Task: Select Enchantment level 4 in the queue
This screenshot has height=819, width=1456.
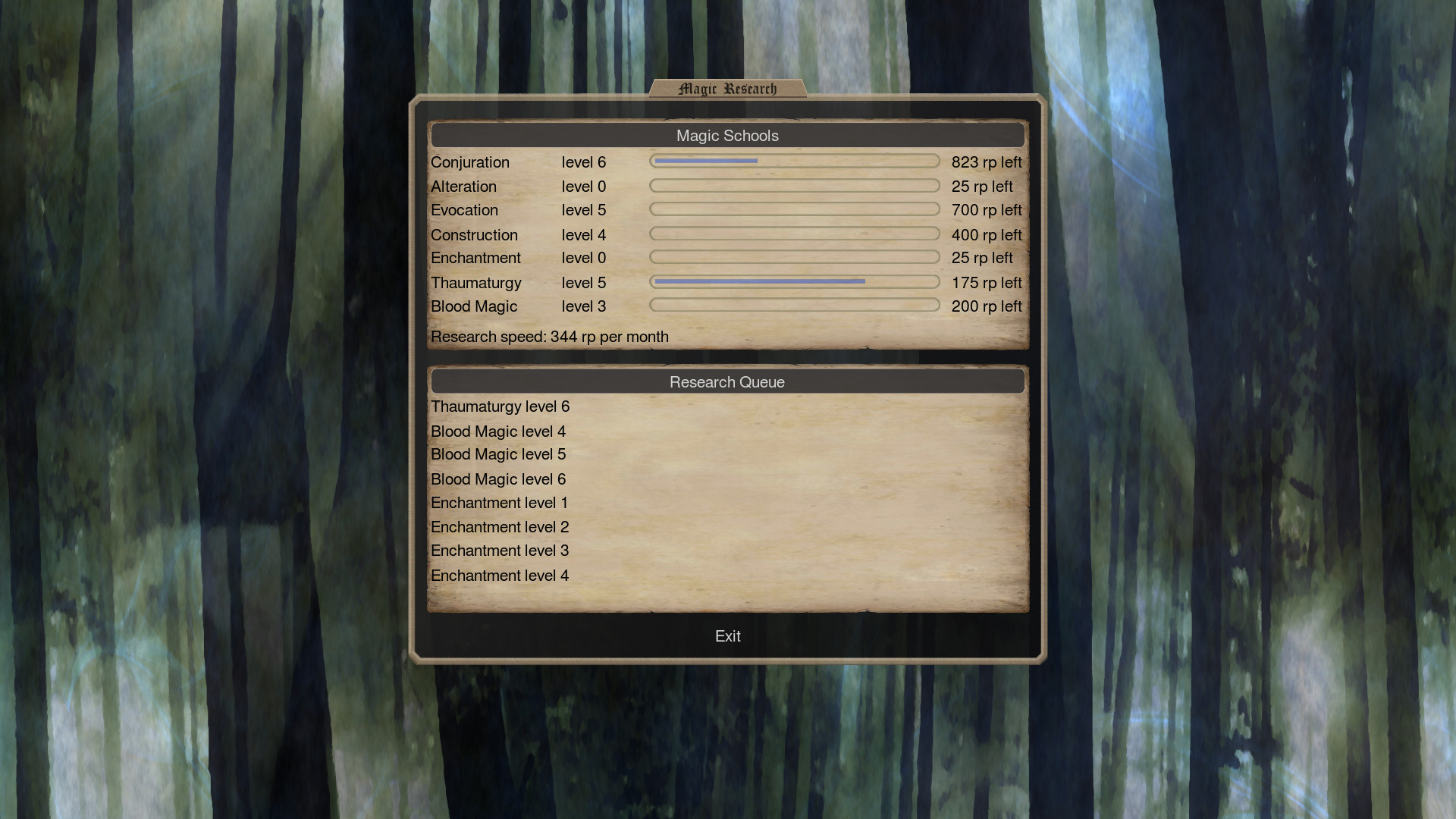Action: [x=499, y=576]
